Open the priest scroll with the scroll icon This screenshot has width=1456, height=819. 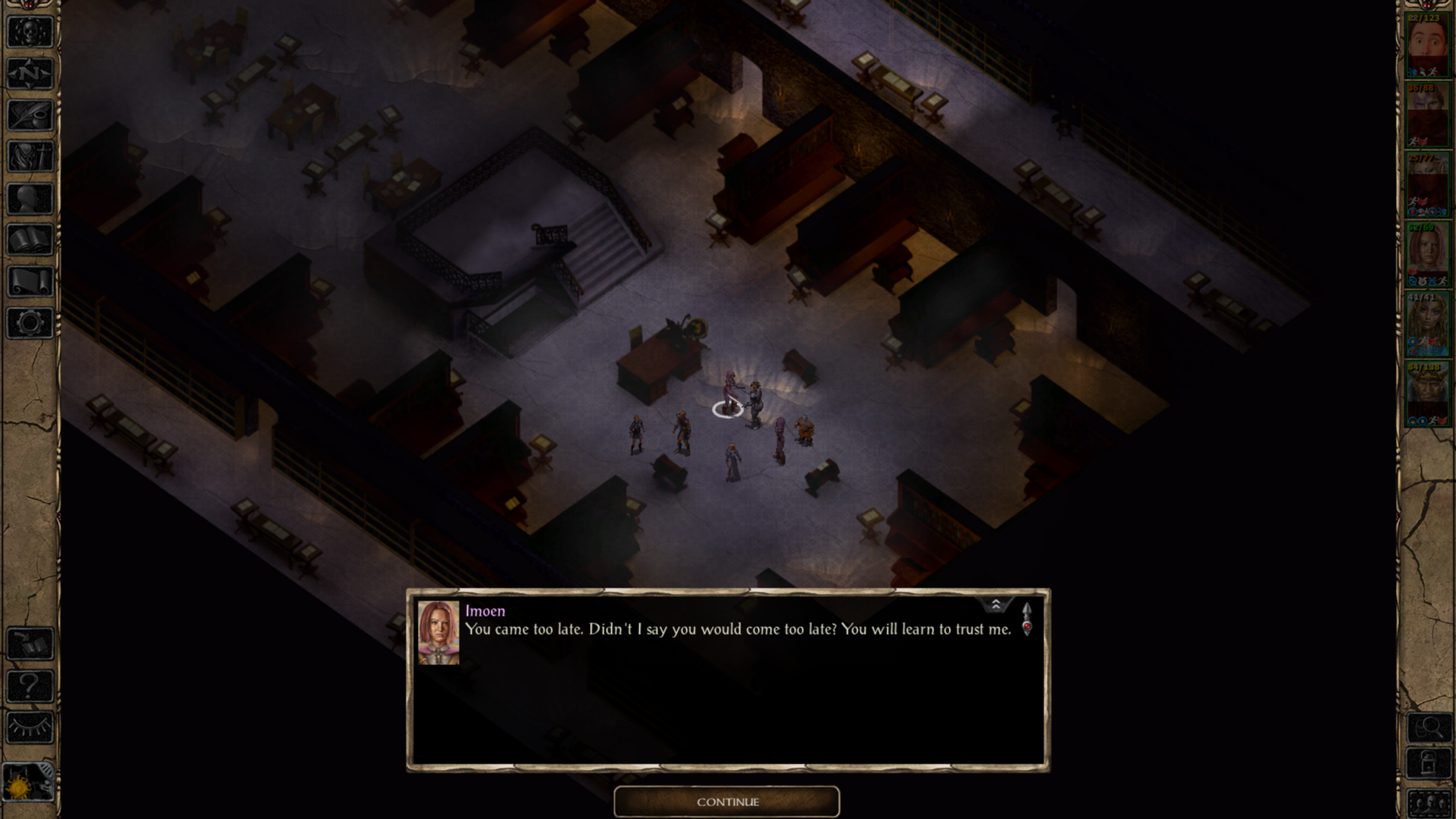point(30,281)
